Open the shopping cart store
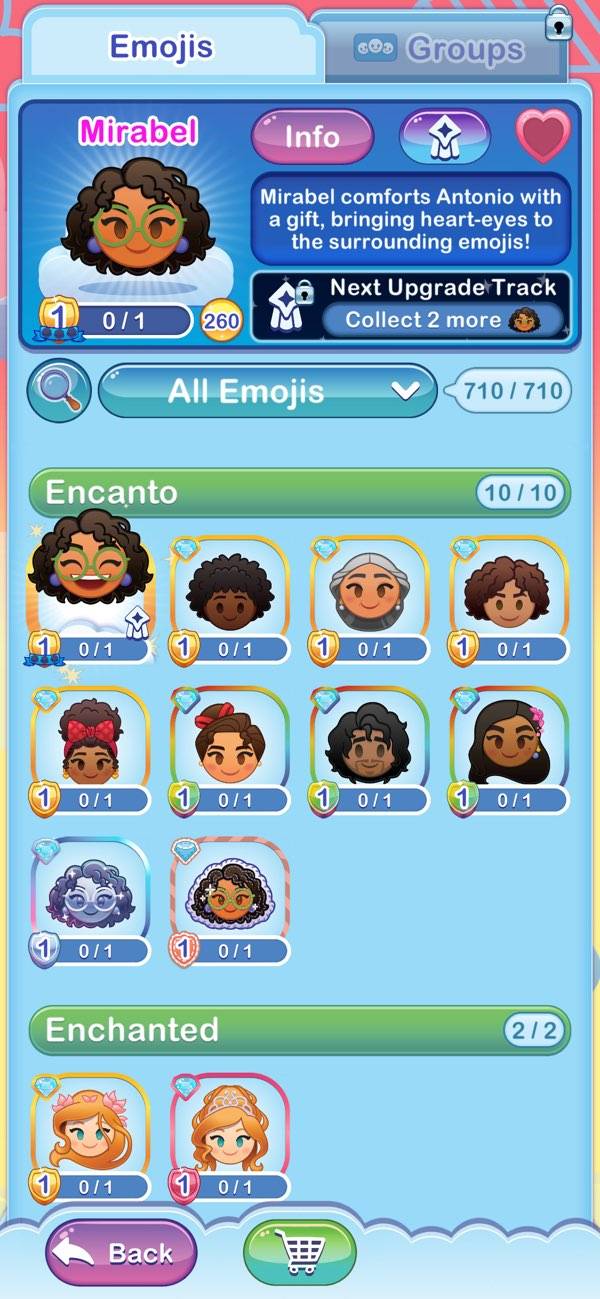Image resolution: width=600 pixels, height=1299 pixels. (300, 1252)
